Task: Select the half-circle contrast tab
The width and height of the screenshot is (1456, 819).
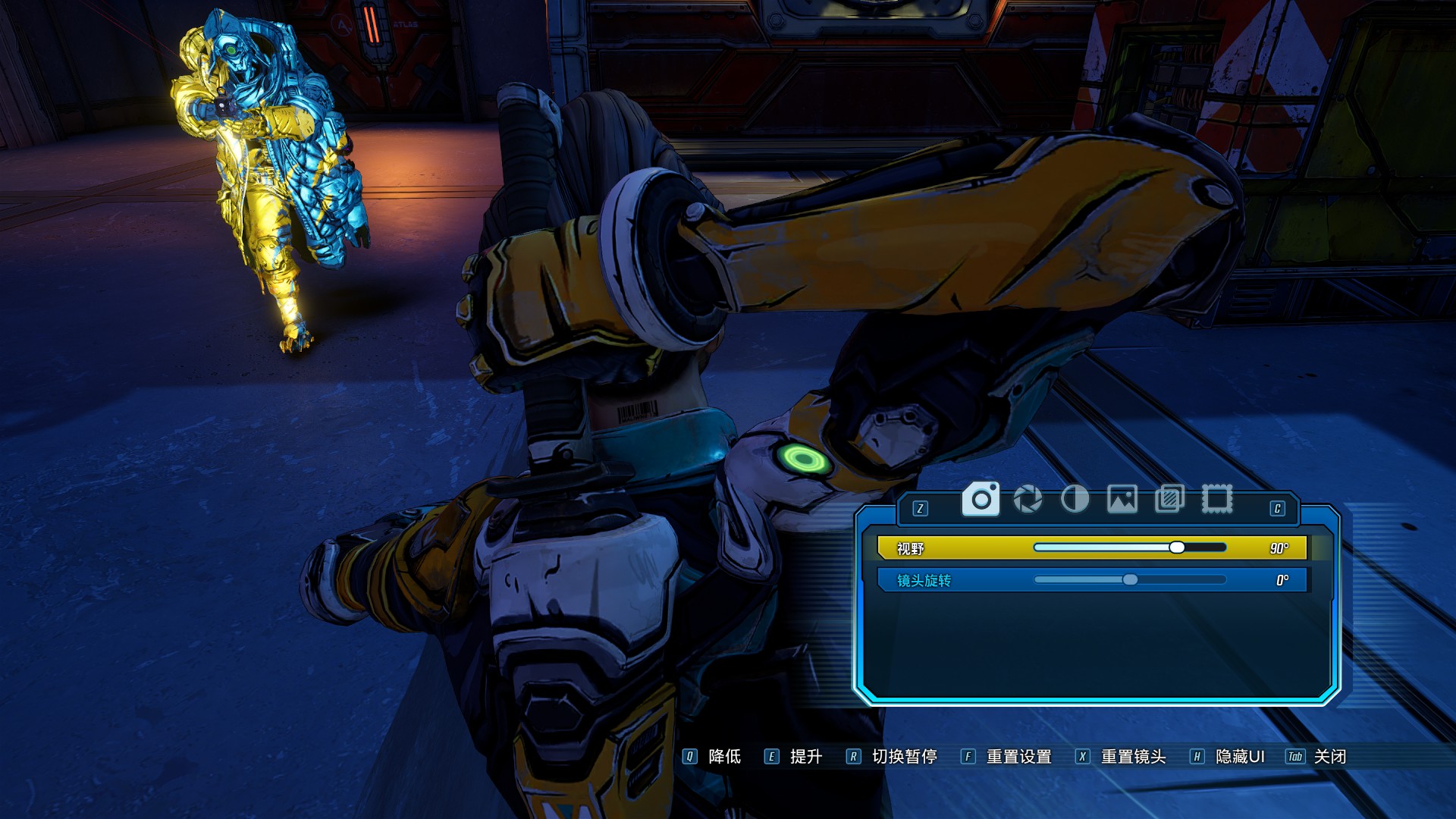Action: (x=1075, y=499)
